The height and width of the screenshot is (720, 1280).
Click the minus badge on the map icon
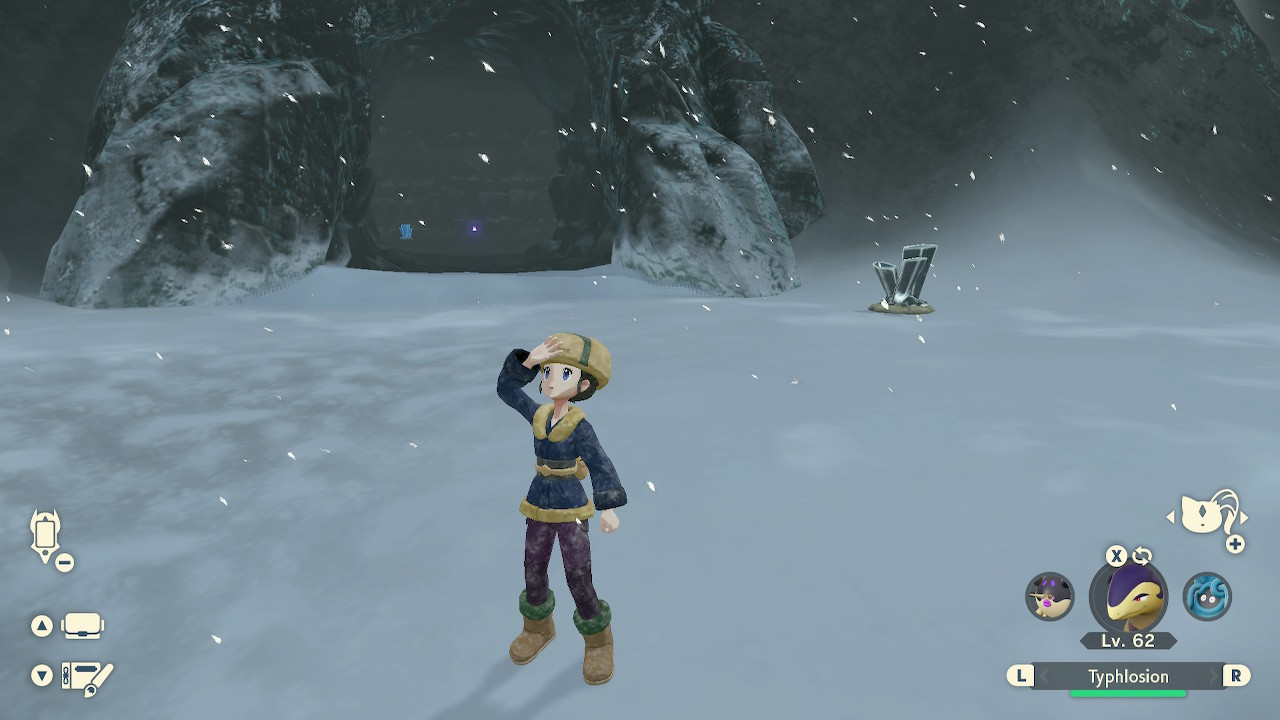pos(64,562)
